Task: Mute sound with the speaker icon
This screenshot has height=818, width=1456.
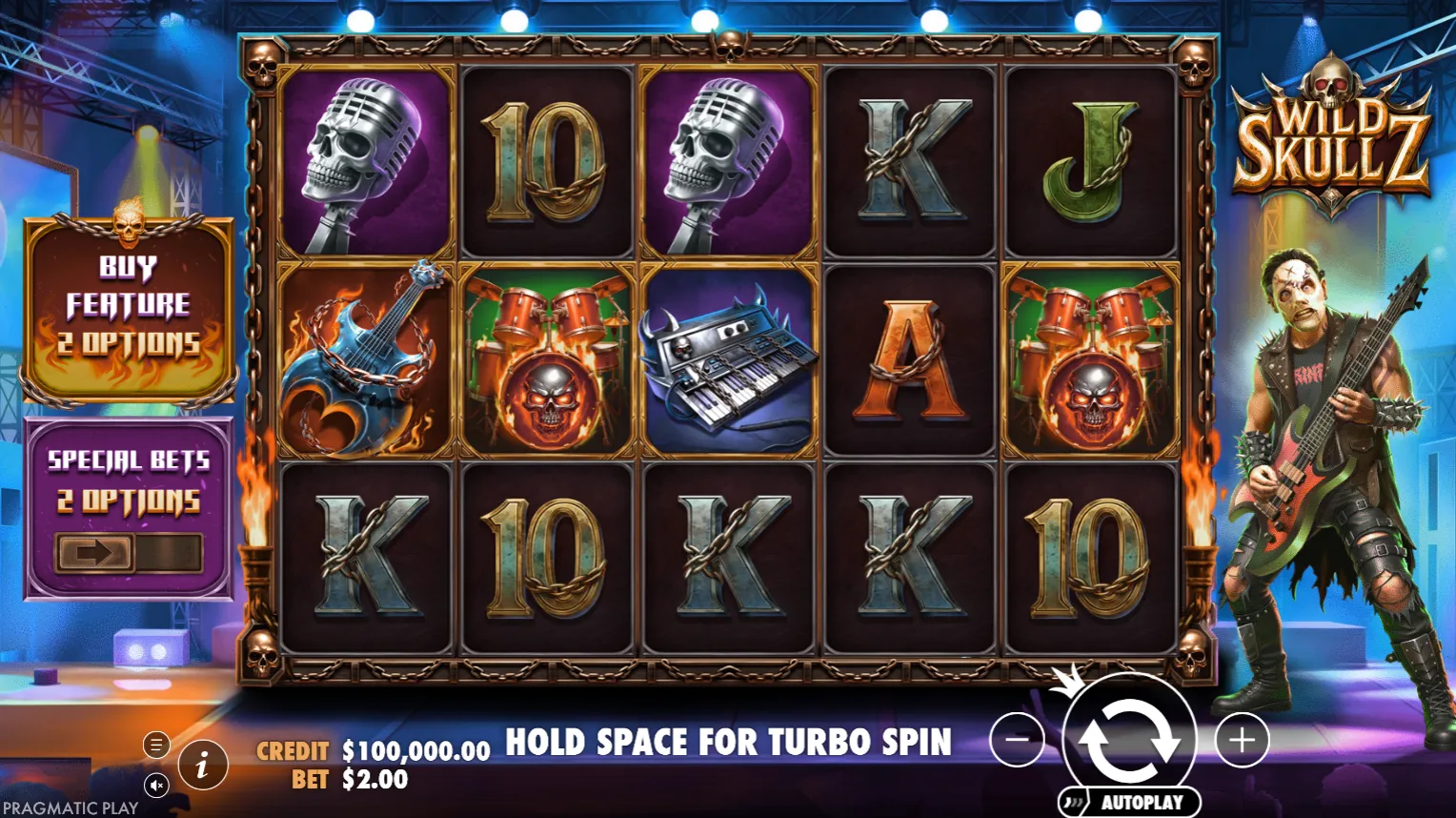Action: pyautogui.click(x=156, y=785)
